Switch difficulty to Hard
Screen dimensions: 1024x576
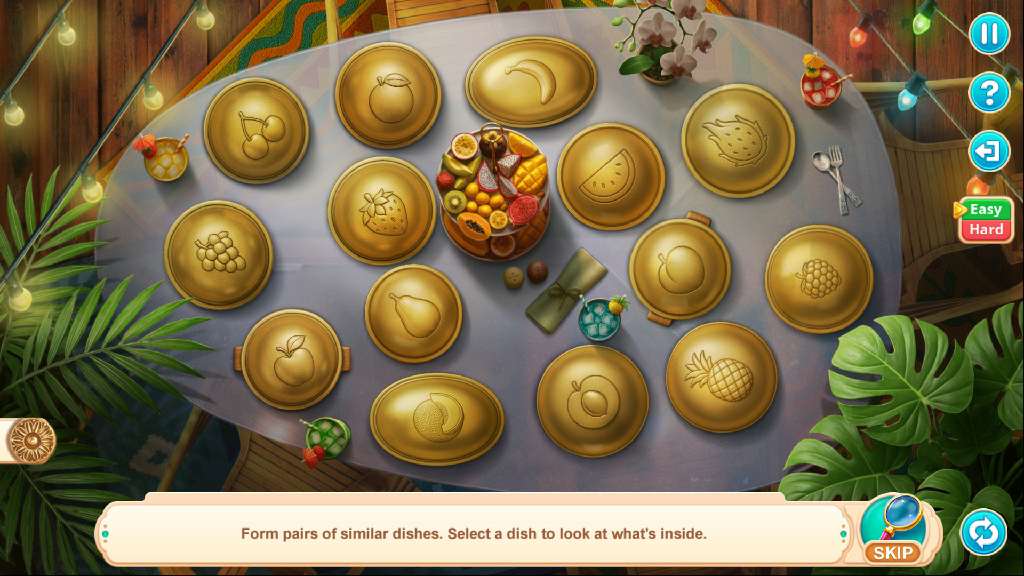point(986,230)
